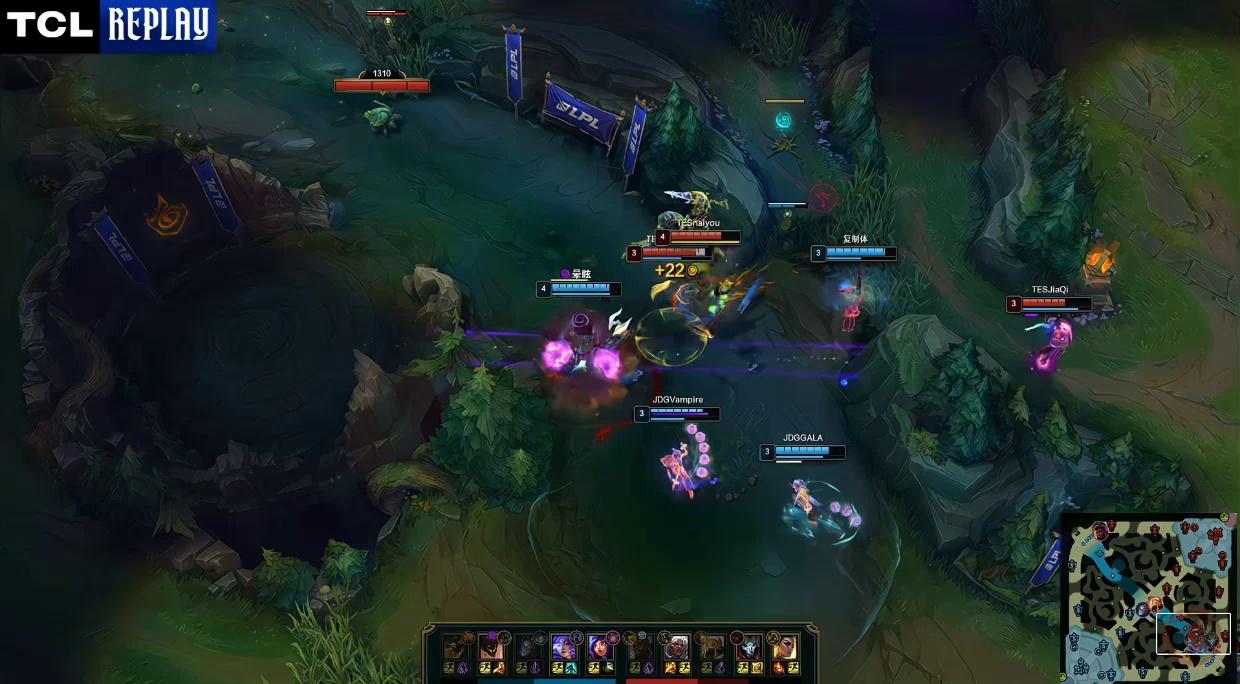This screenshot has width=1240, height=684.
Task: Pick the purple-faced champion portrait with pale hair
Action: pyautogui.click(x=563, y=647)
